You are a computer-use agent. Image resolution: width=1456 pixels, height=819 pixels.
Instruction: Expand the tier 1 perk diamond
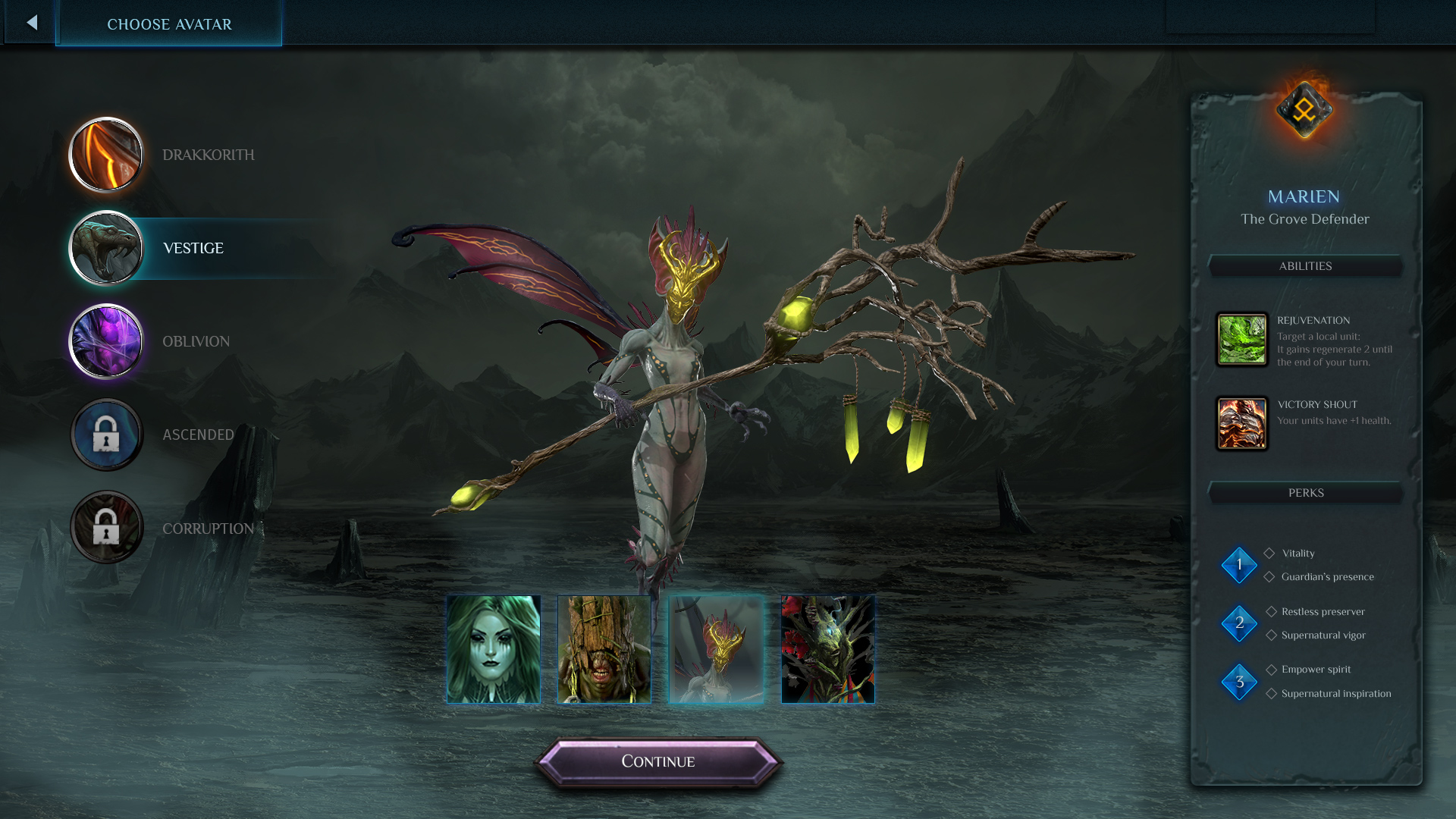[1240, 565]
